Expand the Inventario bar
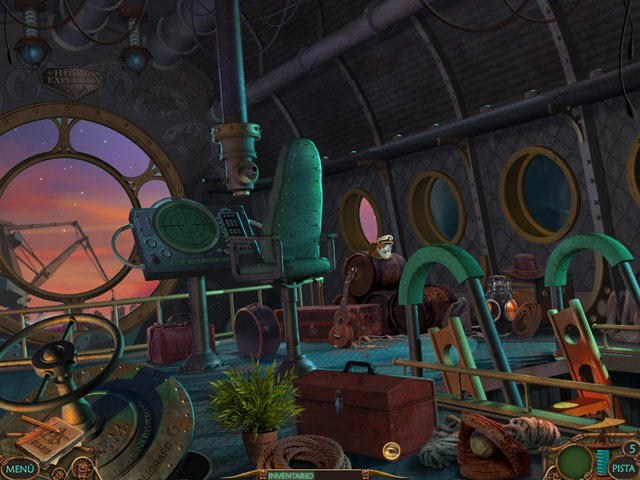 pos(291,475)
